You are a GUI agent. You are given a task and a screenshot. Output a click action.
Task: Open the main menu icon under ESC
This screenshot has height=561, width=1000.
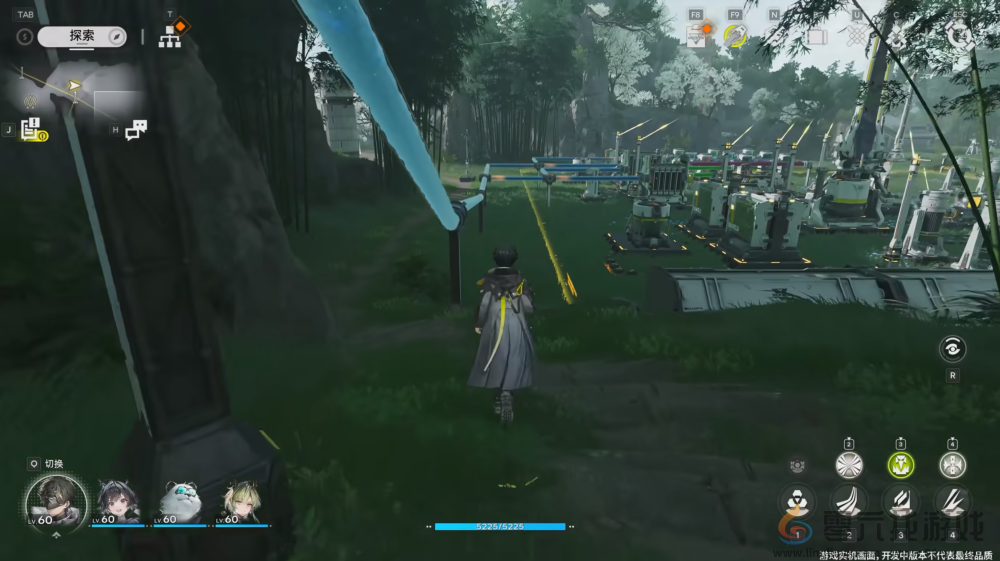960,35
